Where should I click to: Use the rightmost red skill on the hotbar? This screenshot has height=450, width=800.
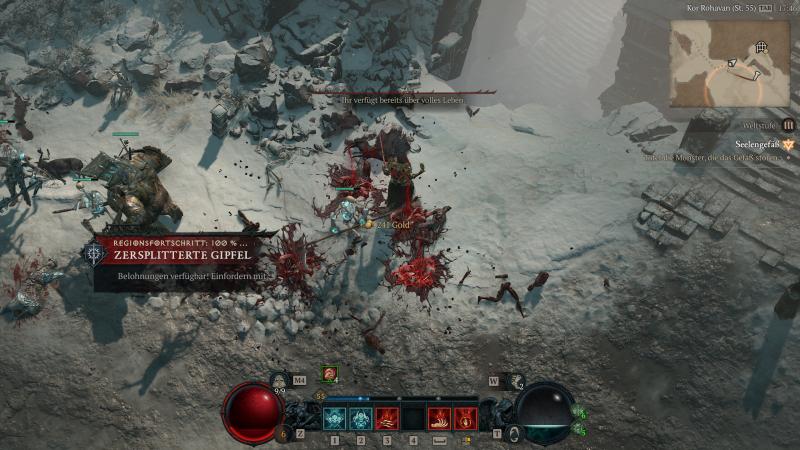coord(465,418)
